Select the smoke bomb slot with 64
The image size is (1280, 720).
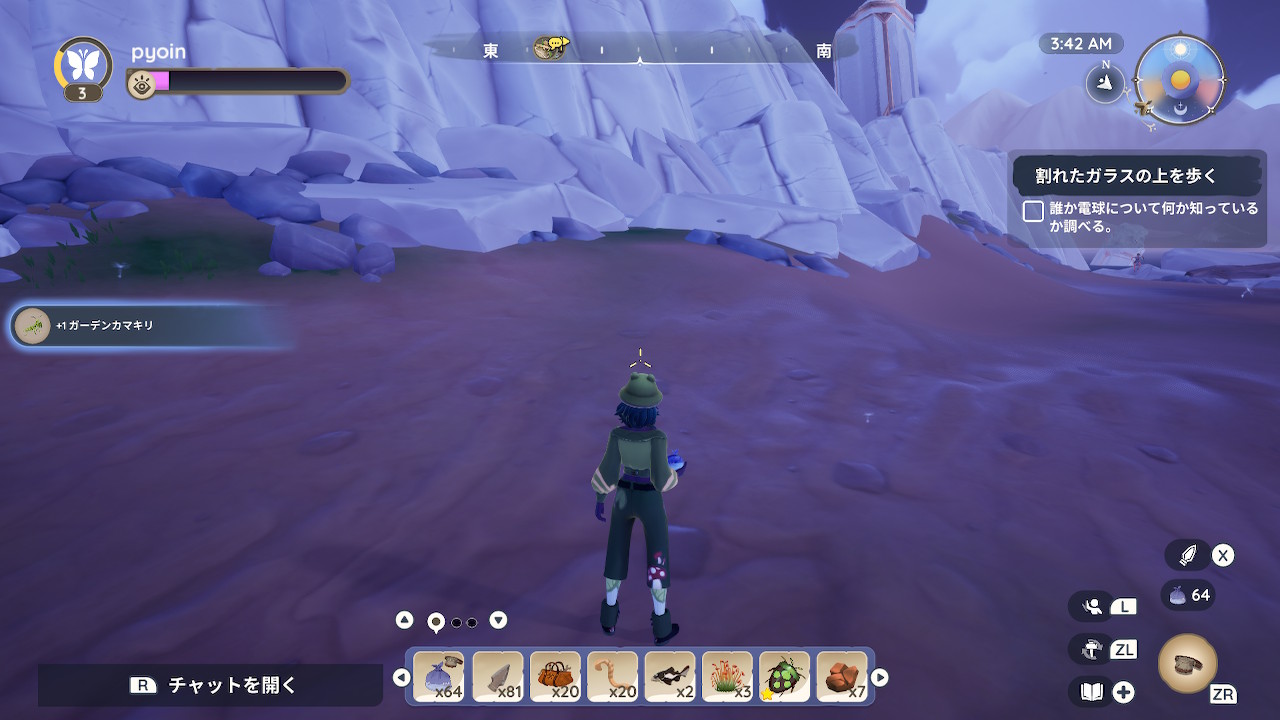438,677
